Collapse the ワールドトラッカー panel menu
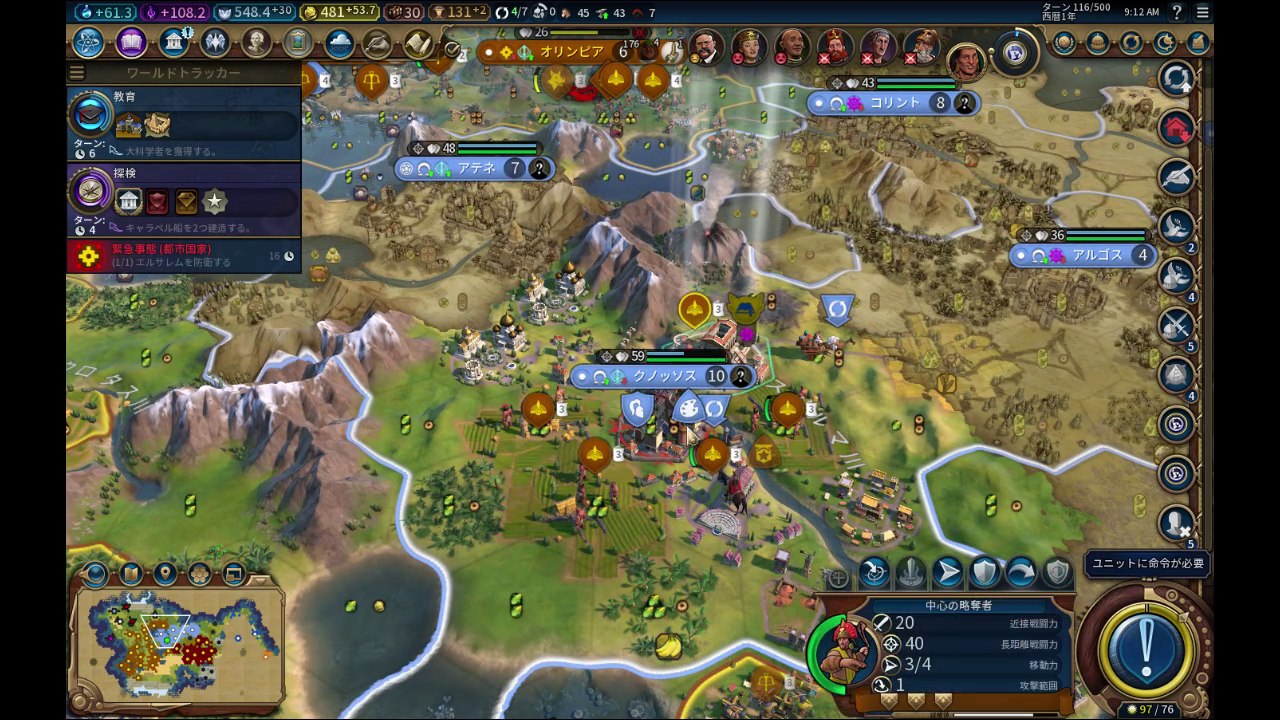The image size is (1280, 720). 77,73
